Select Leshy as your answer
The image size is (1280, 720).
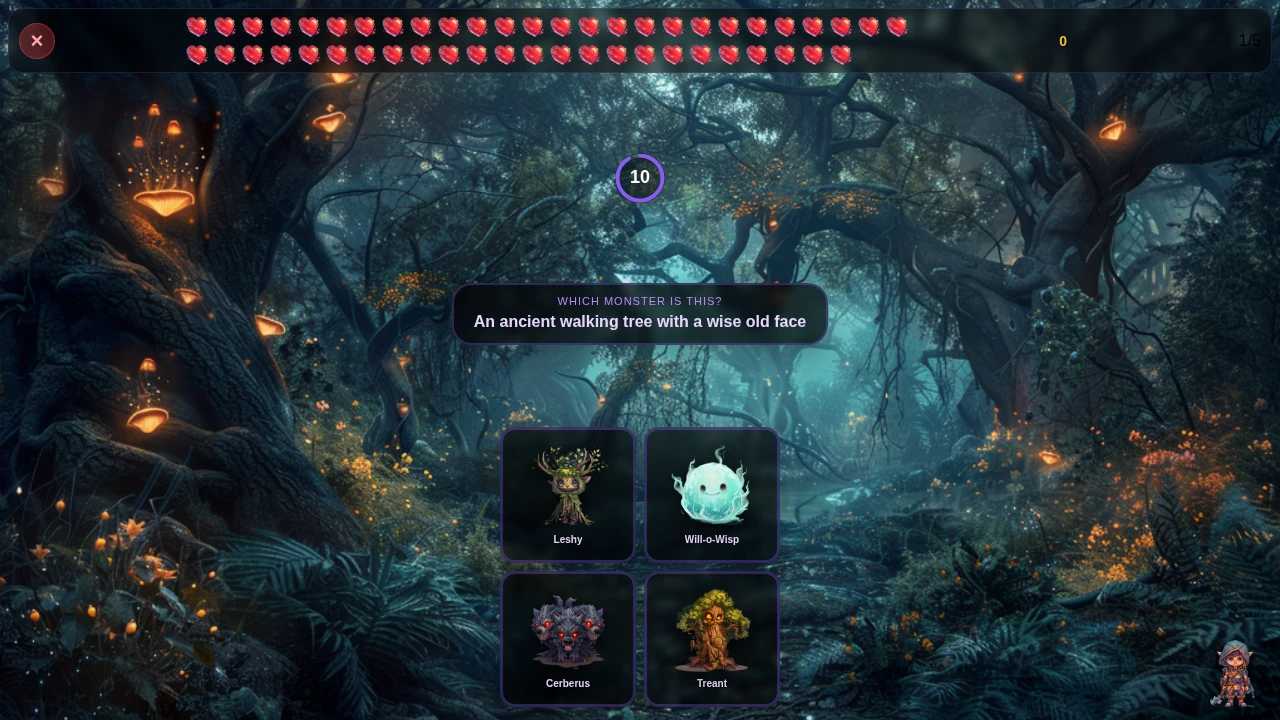point(568,494)
